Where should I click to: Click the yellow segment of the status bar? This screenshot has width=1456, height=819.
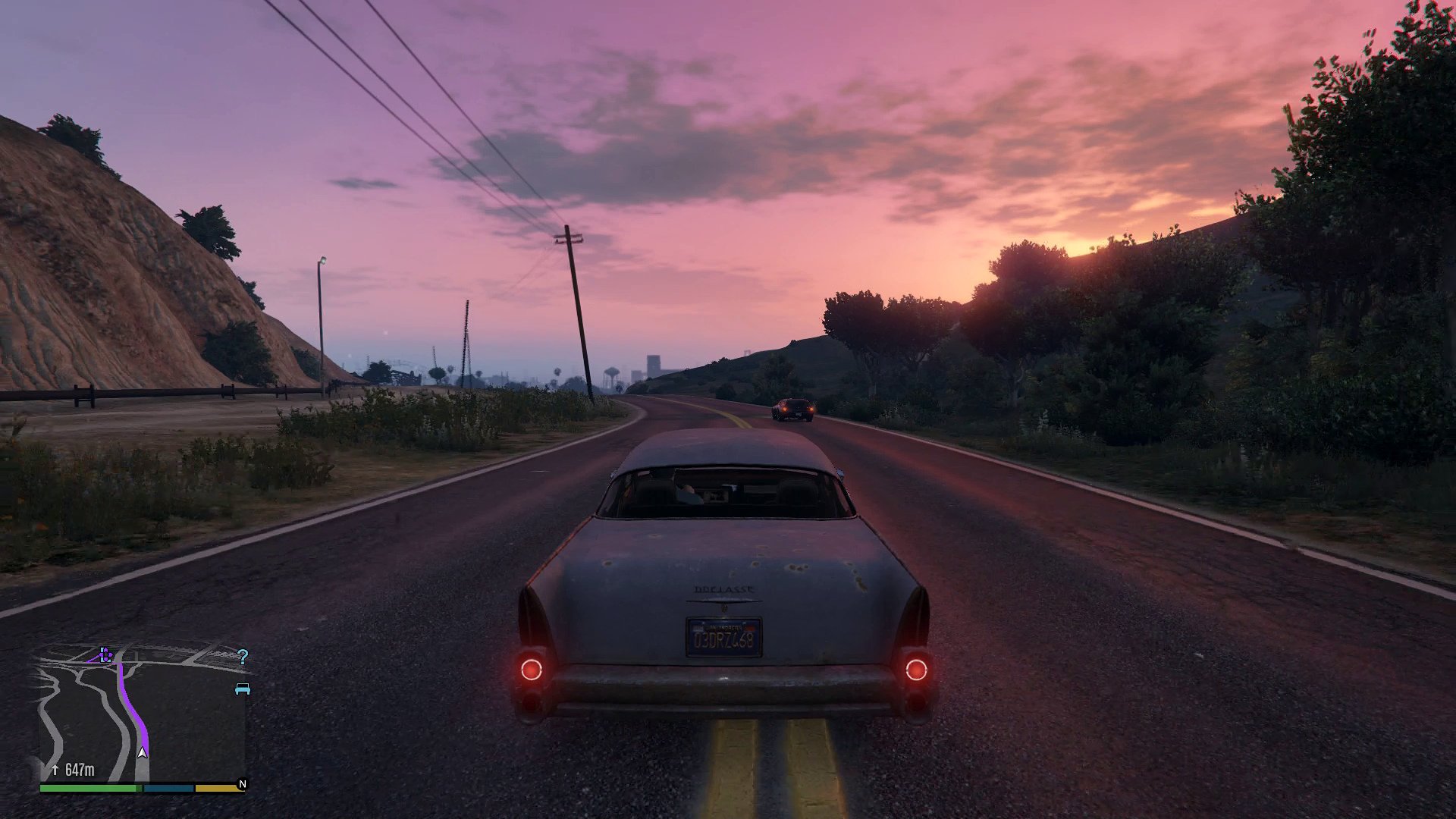217,789
